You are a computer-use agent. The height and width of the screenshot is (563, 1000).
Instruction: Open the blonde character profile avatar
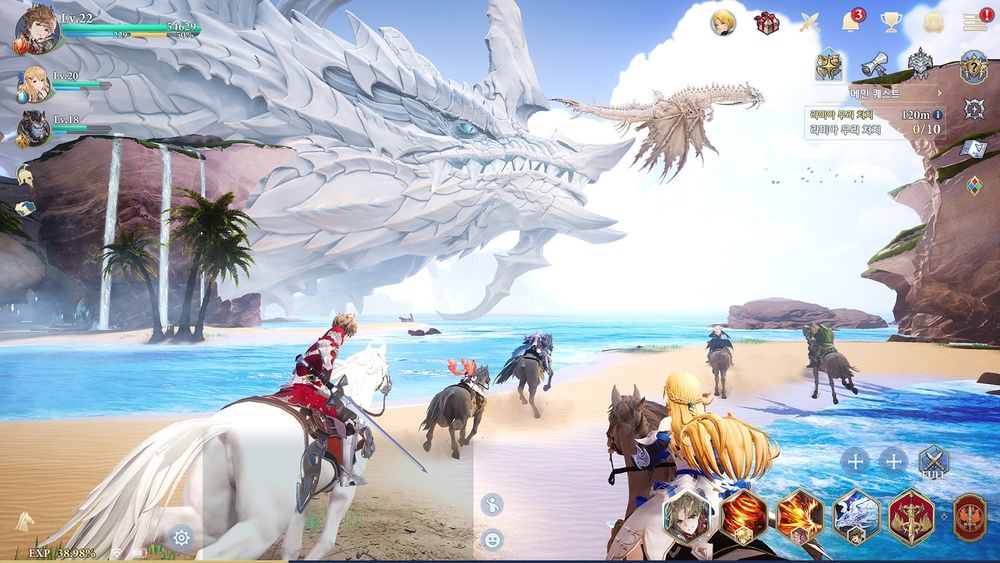(x=723, y=23)
